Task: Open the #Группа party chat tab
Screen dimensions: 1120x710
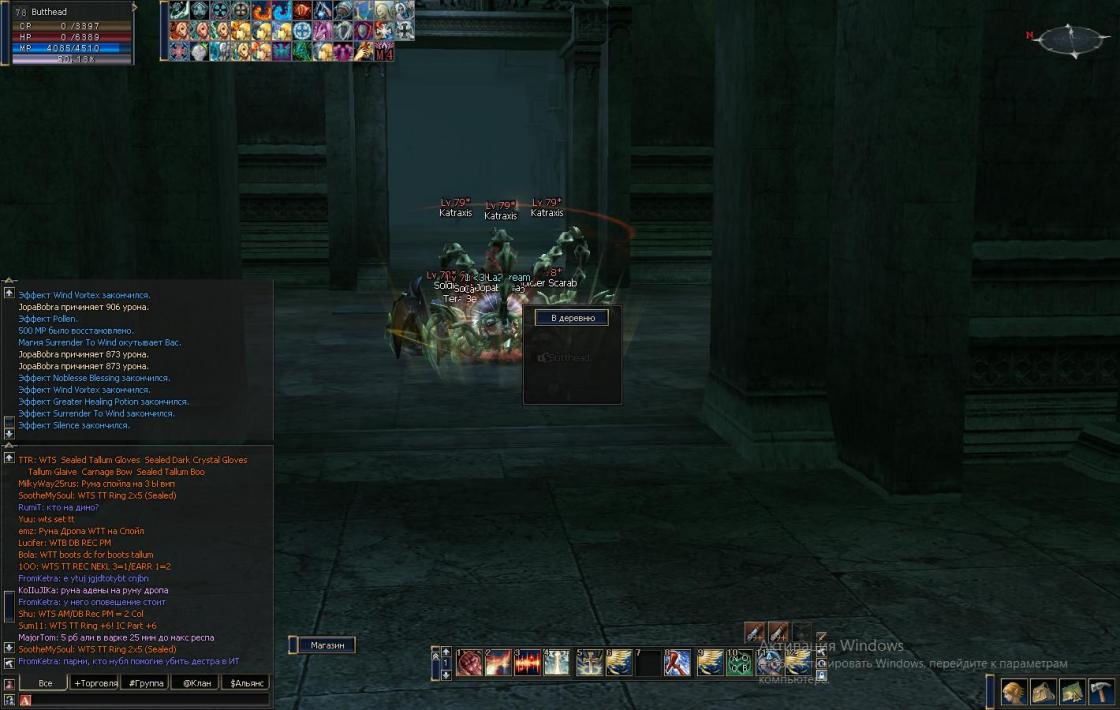Action: (144, 683)
